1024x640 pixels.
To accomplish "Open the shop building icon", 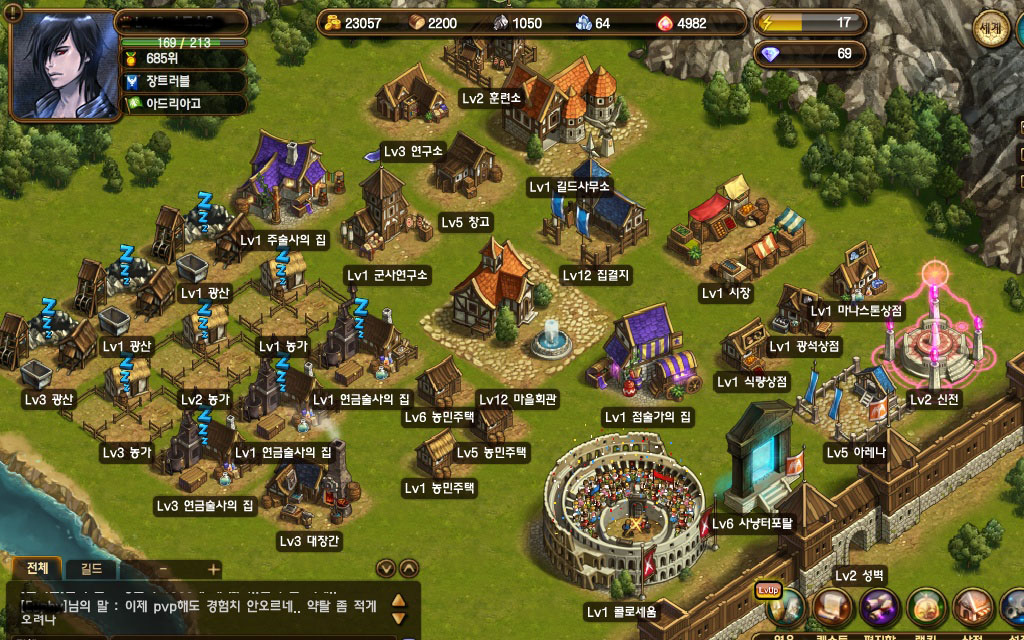I will click(x=972, y=606).
